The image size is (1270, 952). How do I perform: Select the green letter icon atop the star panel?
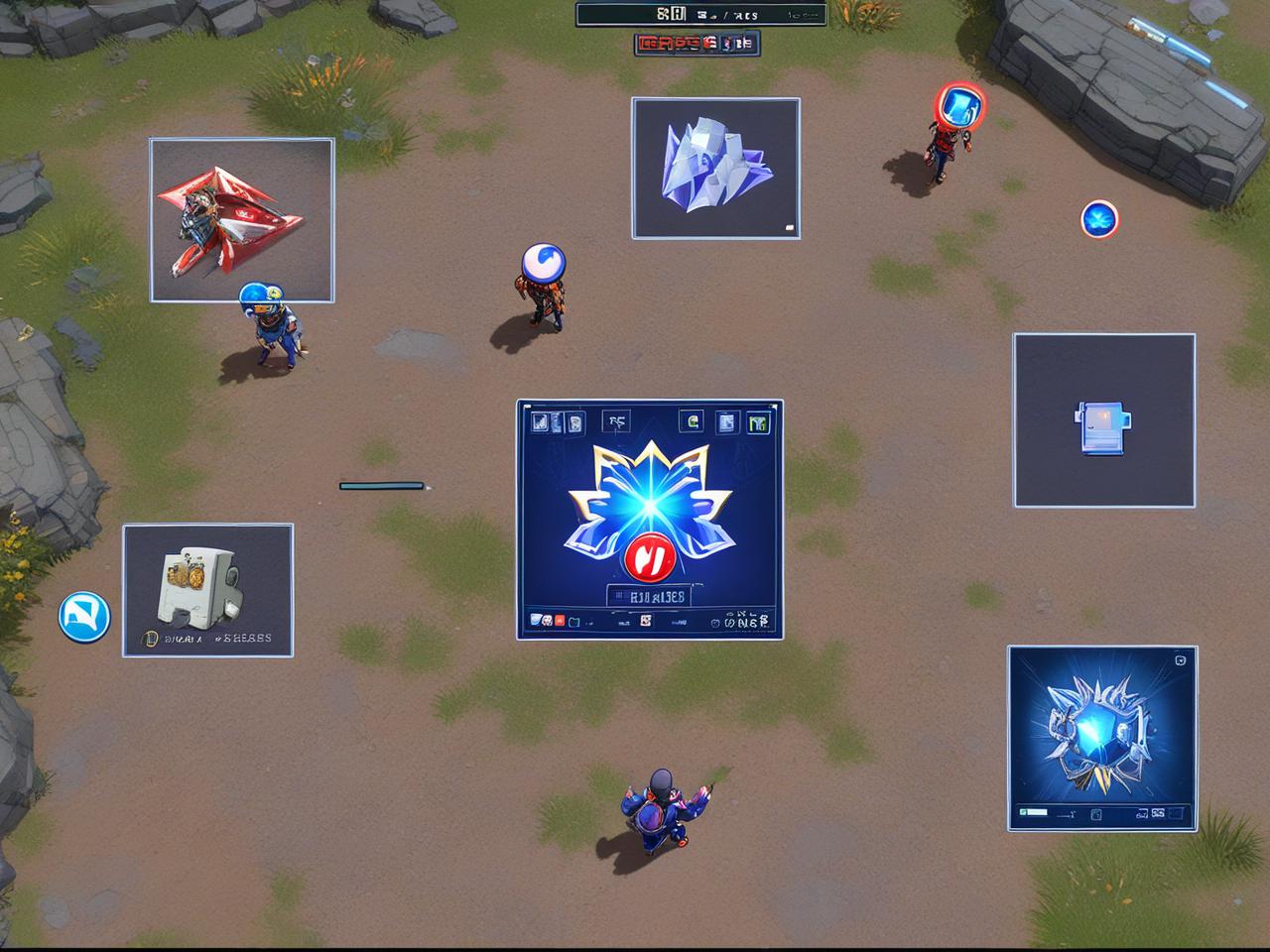692,421
